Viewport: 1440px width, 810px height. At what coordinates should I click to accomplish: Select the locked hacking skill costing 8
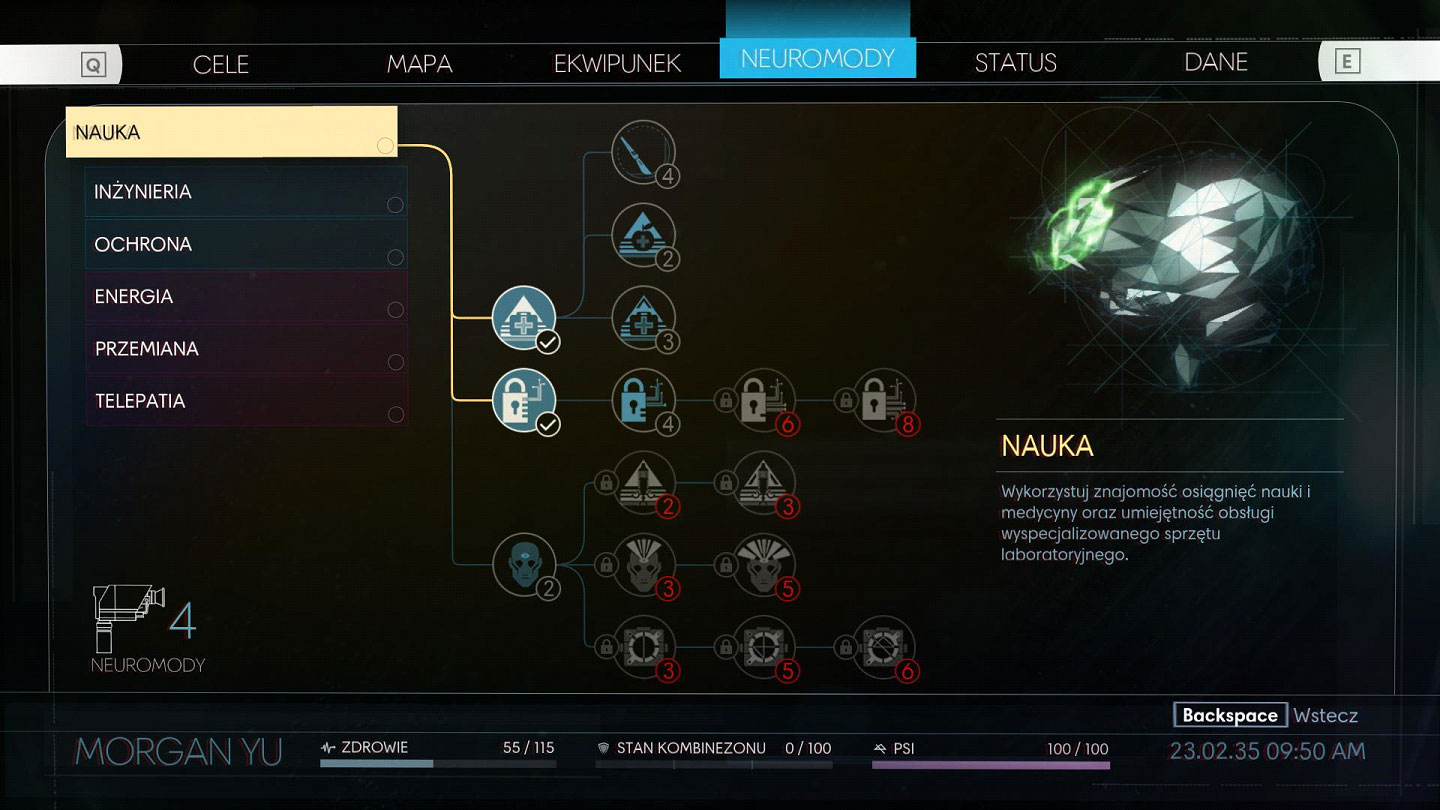[x=883, y=400]
